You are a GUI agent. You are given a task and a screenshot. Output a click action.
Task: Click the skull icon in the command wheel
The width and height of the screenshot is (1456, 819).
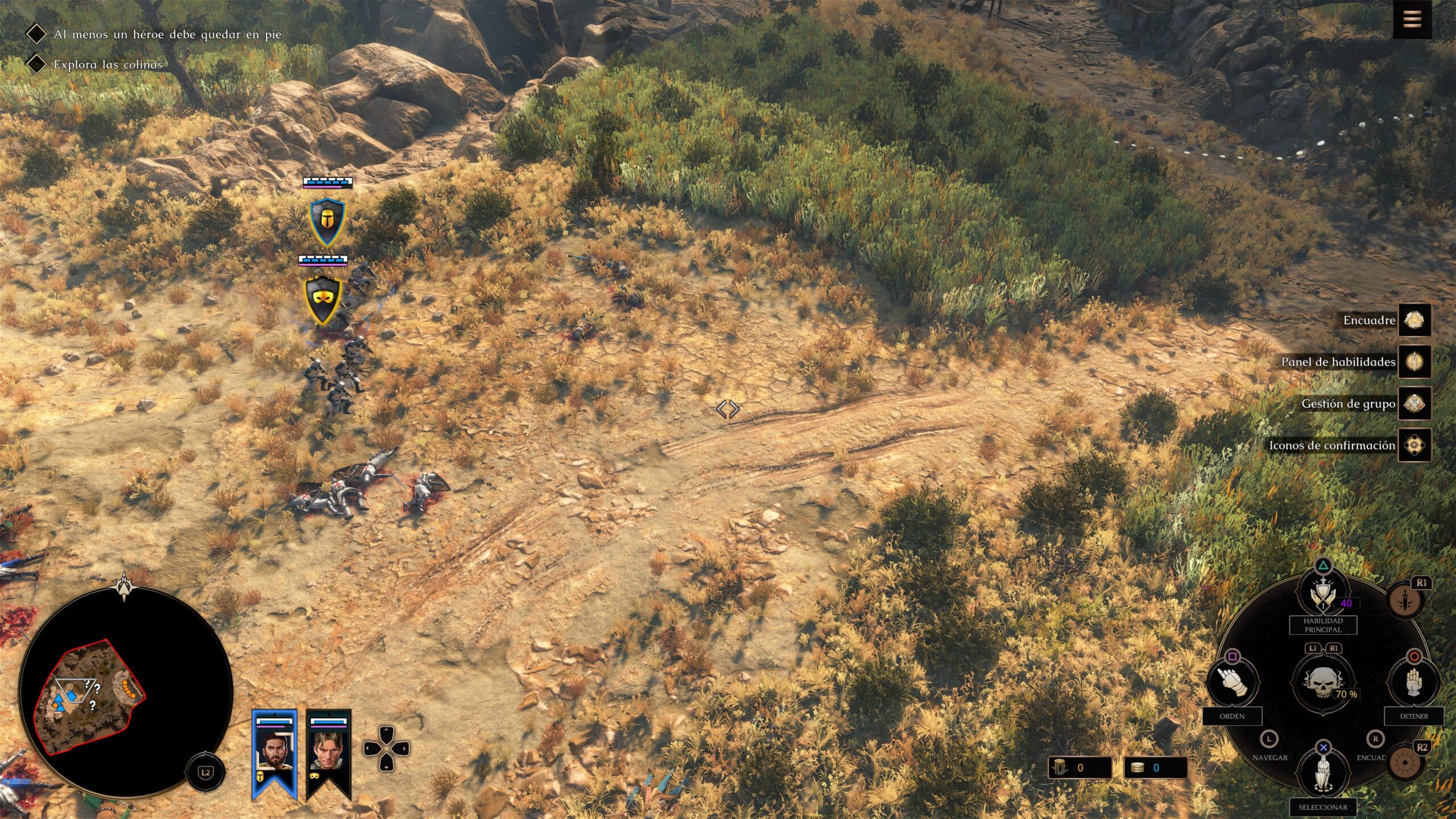coord(1323,681)
